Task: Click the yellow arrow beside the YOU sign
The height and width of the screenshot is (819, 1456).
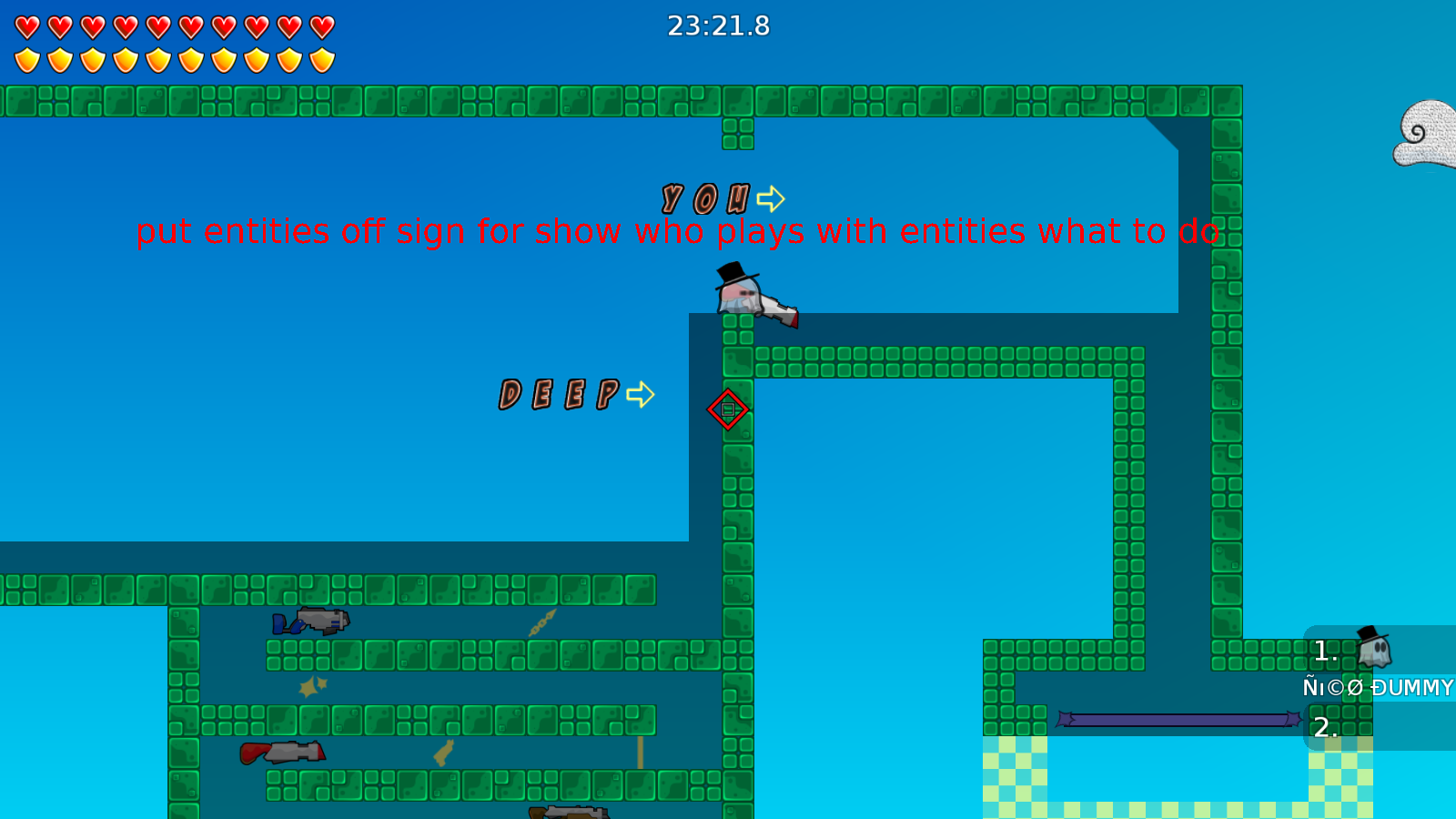Action: [773, 197]
